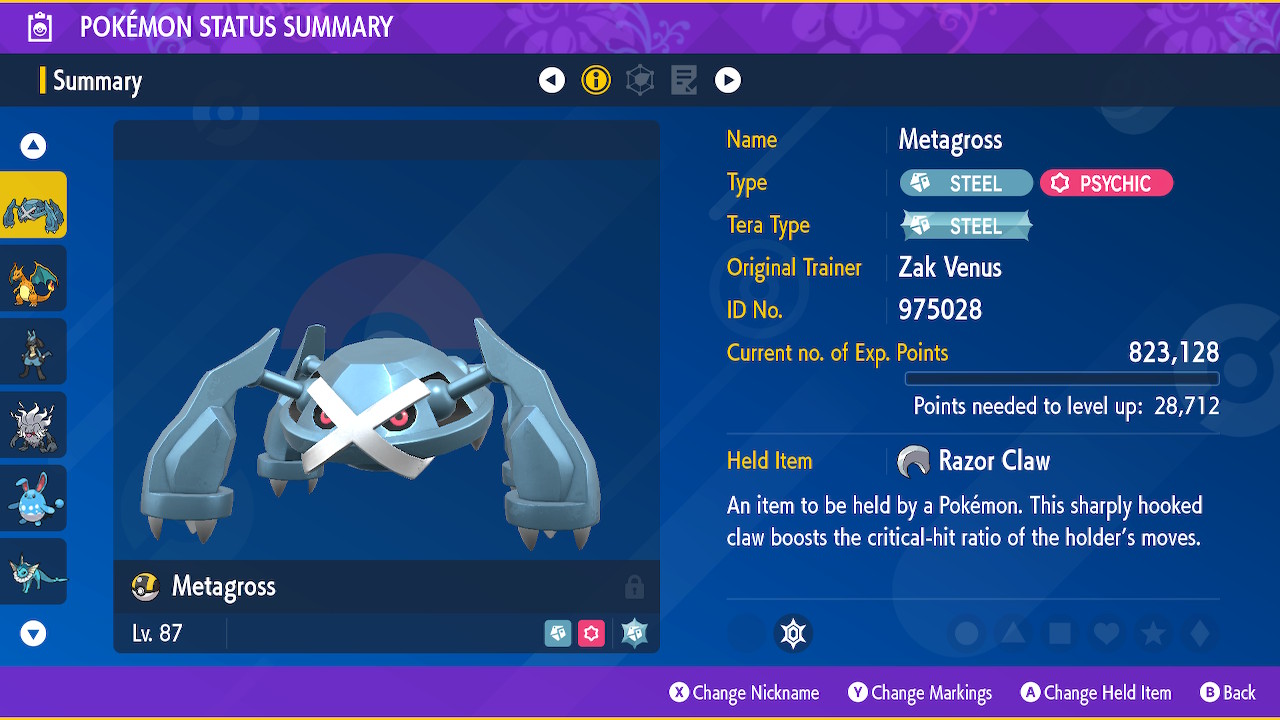Toggle the lock icon near the nickname
1280x720 pixels.
pyautogui.click(x=634, y=587)
